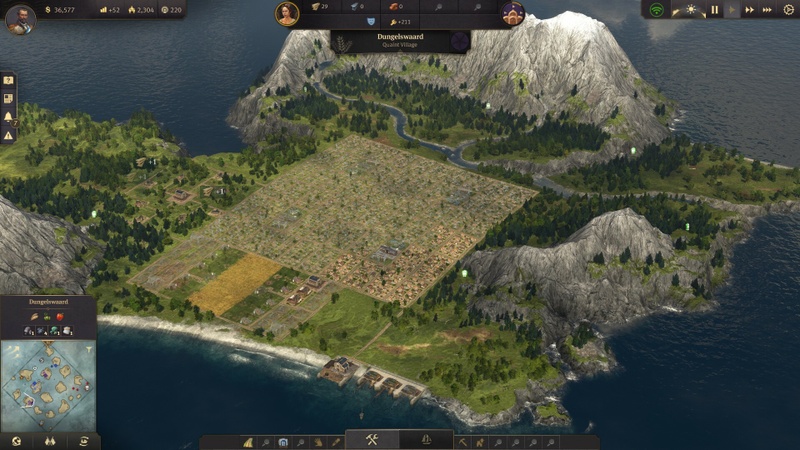Select normal play speed

coord(732,10)
